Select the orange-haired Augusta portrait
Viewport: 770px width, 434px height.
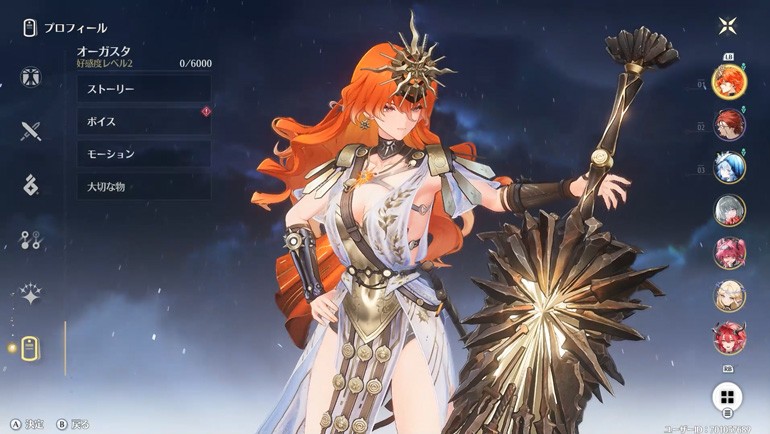(x=729, y=80)
